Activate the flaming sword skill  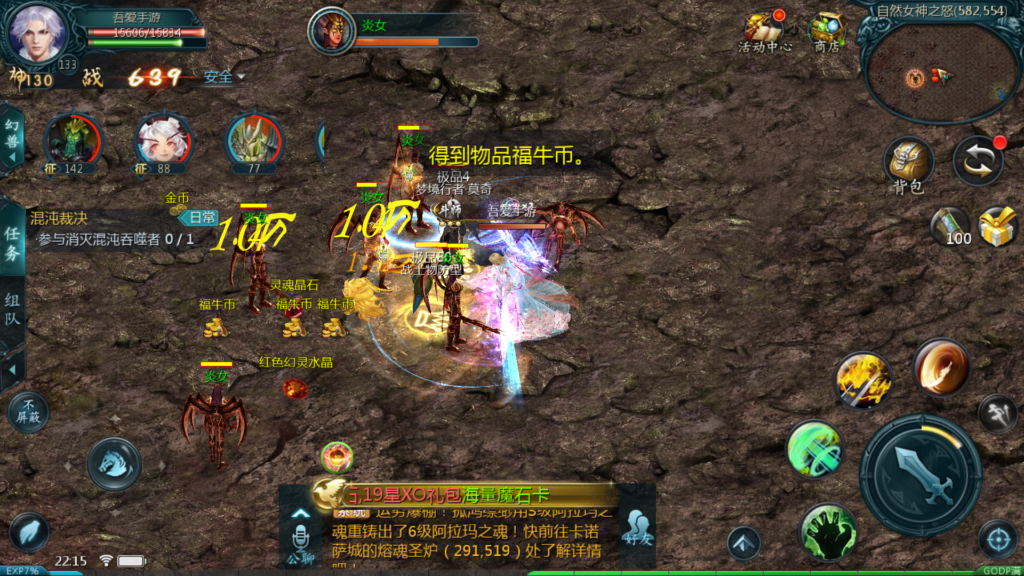[862, 380]
